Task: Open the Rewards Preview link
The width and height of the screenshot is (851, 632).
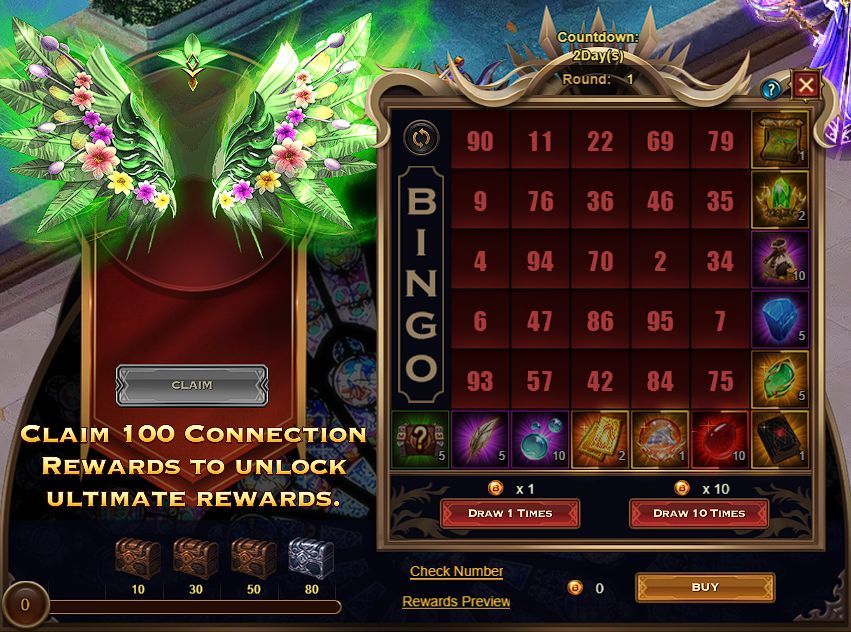Action: [x=456, y=601]
